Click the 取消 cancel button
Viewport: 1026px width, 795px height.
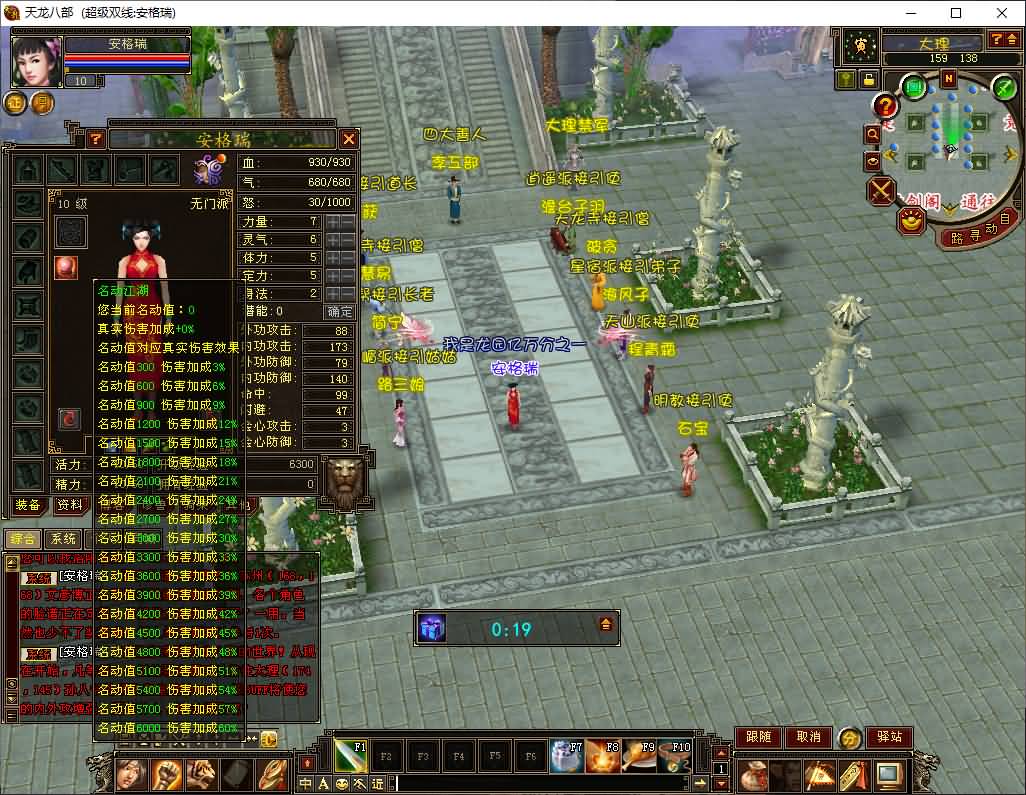point(808,737)
